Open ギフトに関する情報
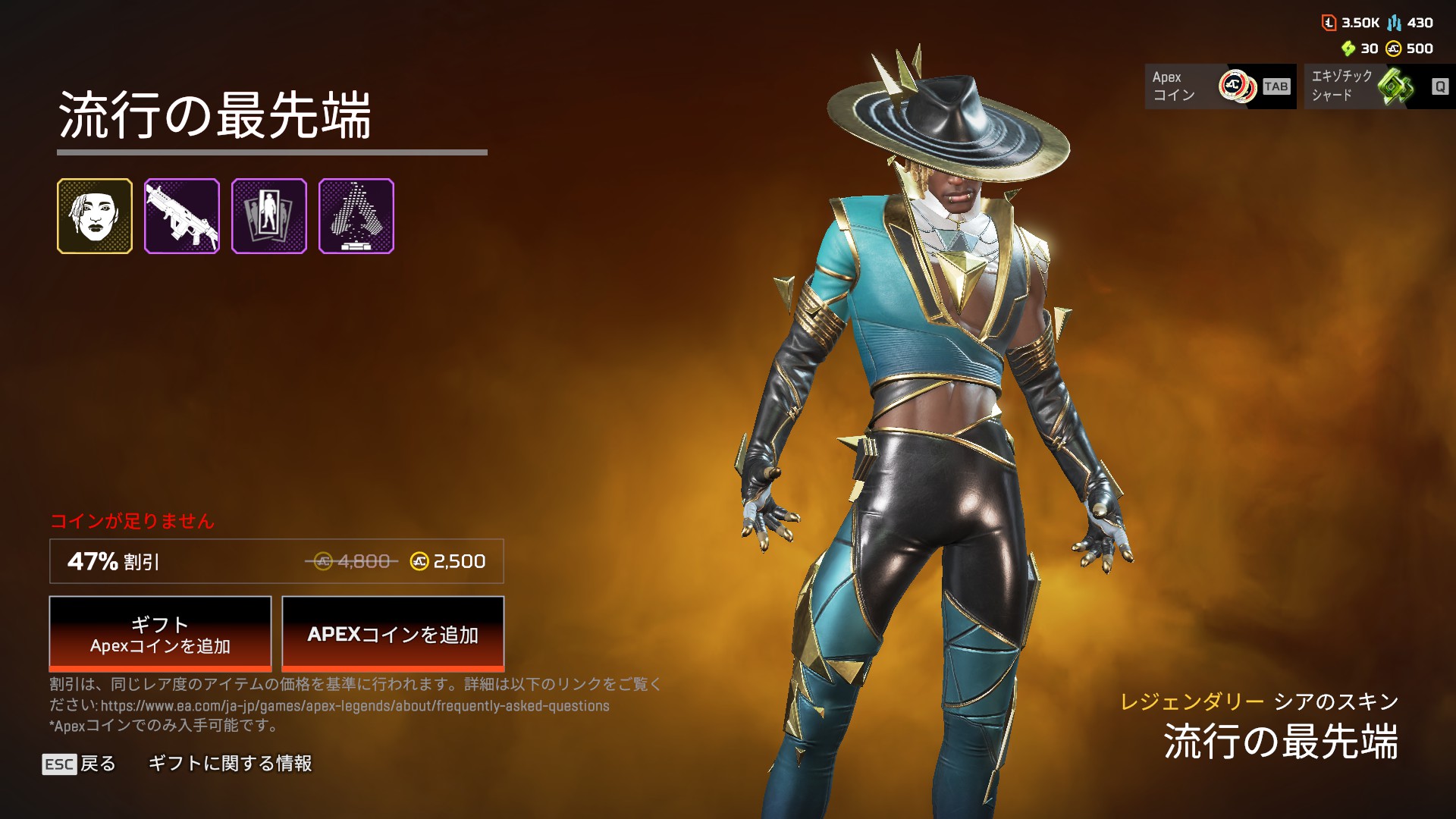Screen dimensions: 1456x819 (230, 764)
